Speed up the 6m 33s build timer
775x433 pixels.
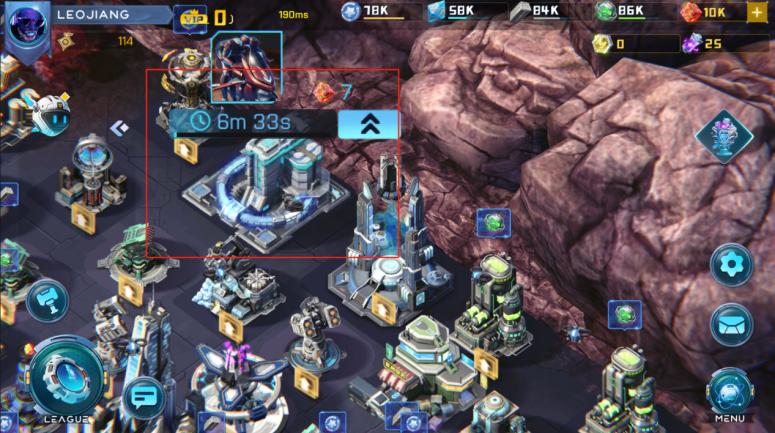(x=367, y=123)
